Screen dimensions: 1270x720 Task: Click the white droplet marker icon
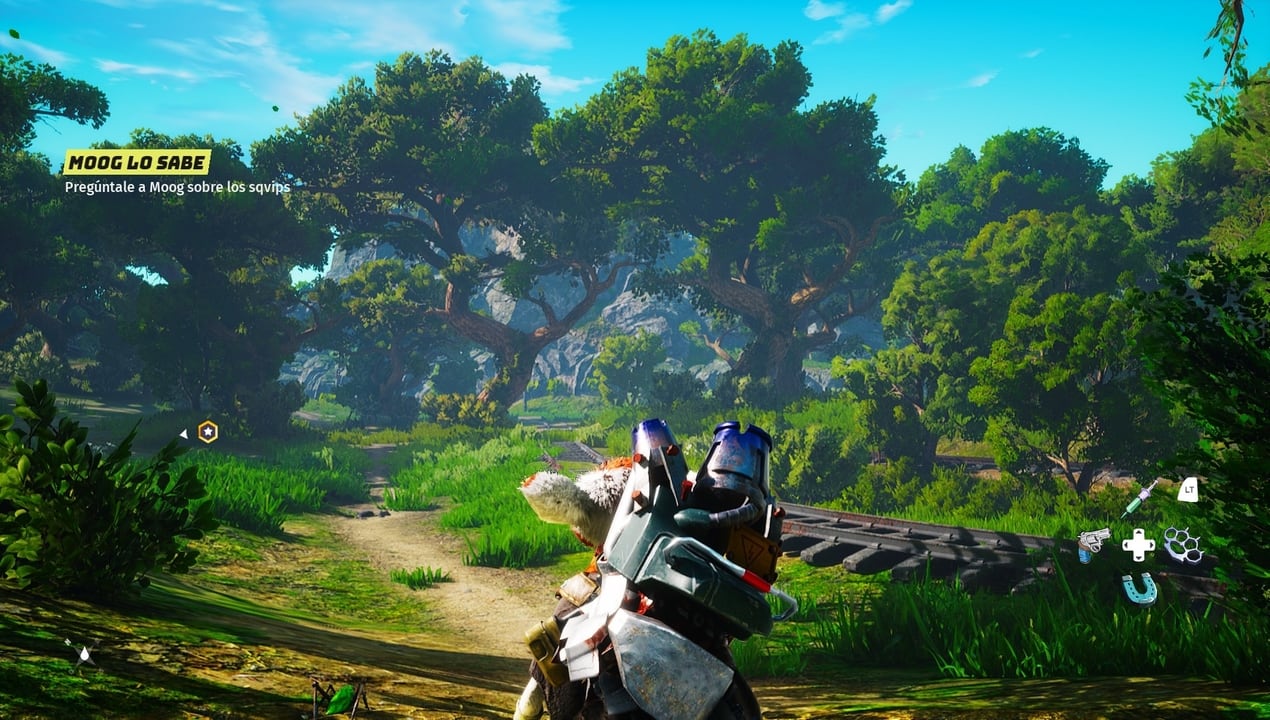(x=84, y=655)
